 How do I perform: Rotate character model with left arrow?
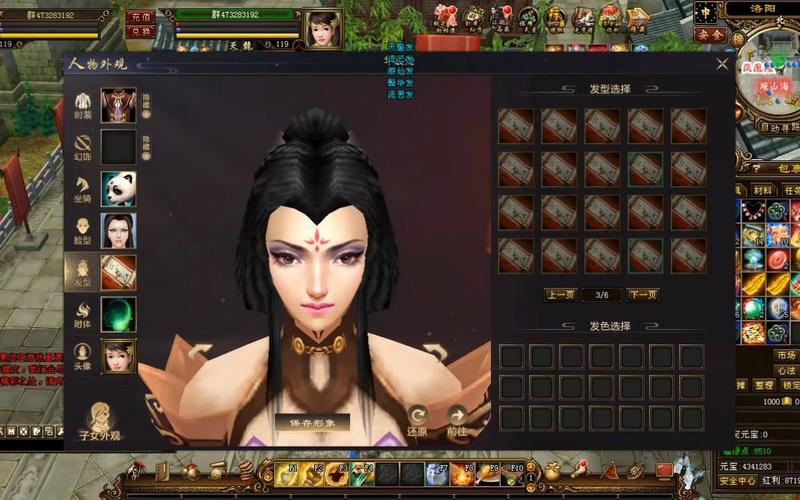200,352
